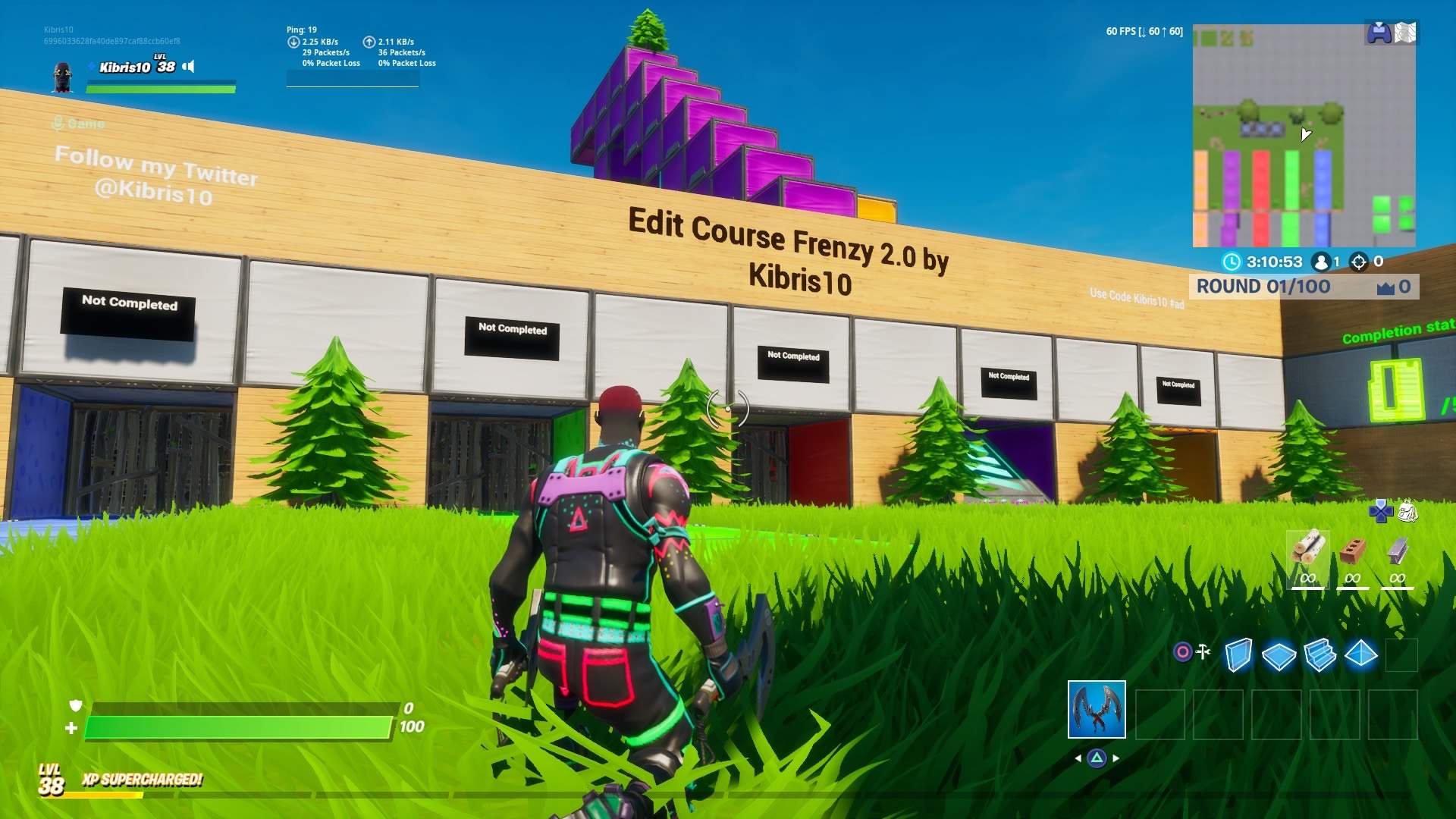Select the pyramid roof build piece icon

coord(1360,655)
